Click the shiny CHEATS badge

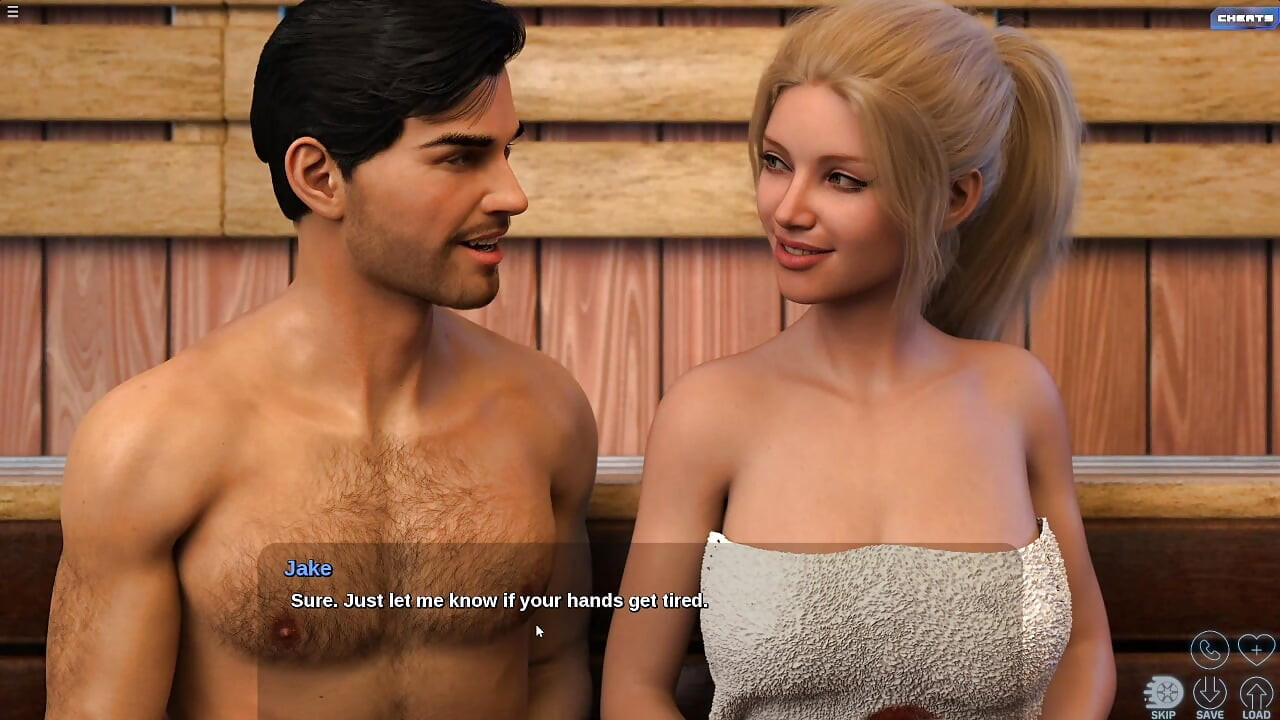click(x=1243, y=18)
